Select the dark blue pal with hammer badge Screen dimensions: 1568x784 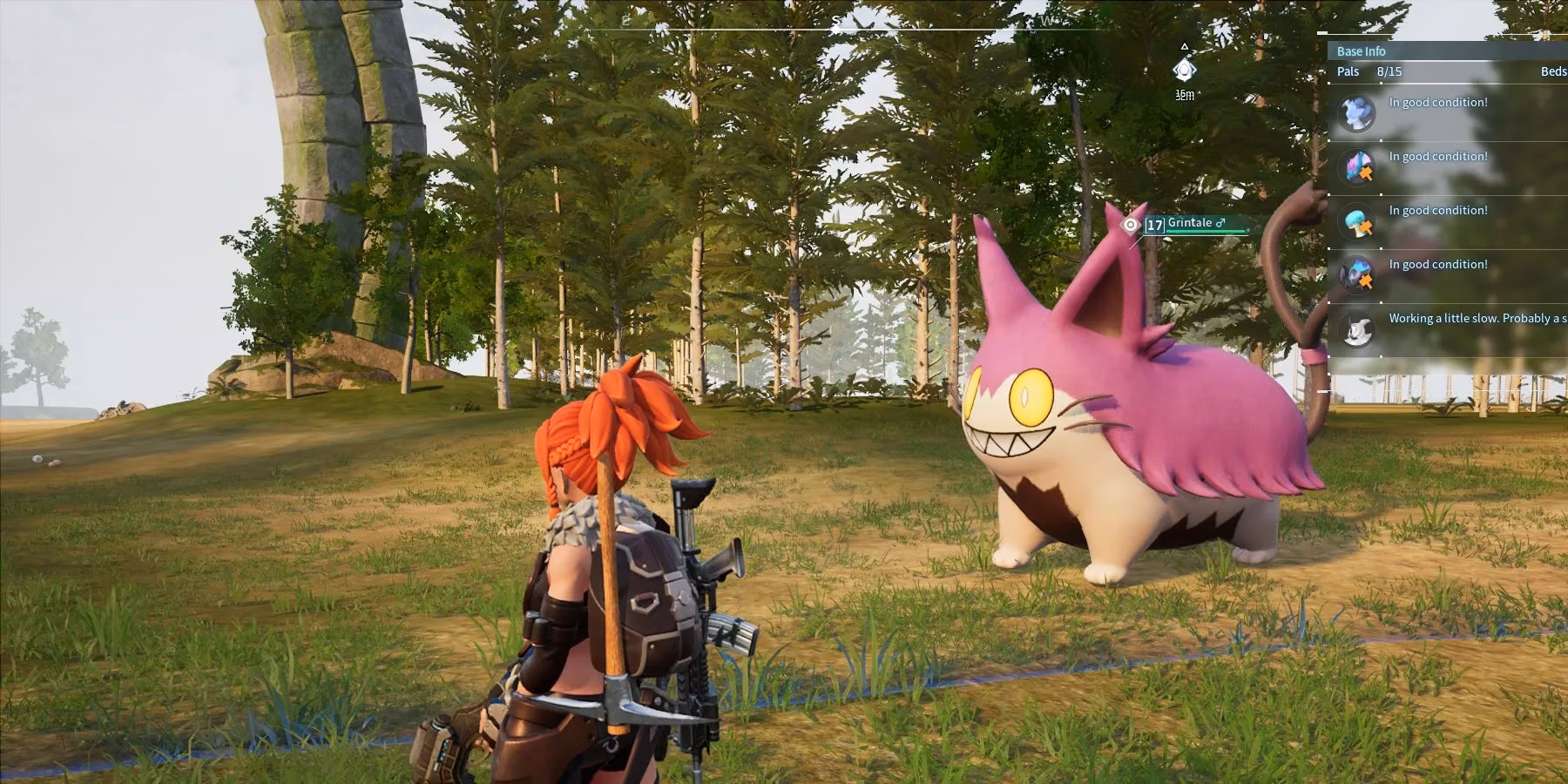(1356, 275)
